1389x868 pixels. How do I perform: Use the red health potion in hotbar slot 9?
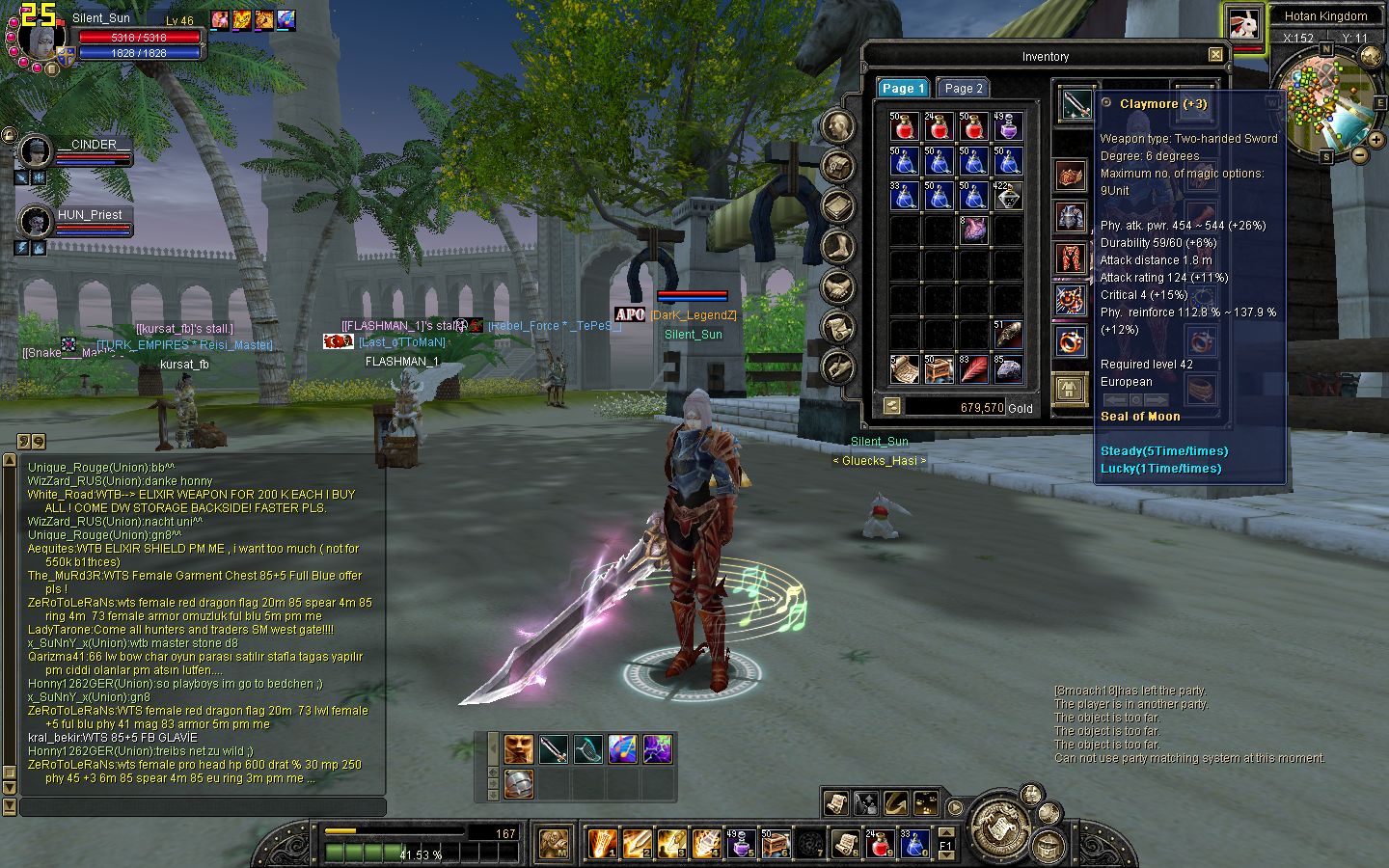click(879, 844)
